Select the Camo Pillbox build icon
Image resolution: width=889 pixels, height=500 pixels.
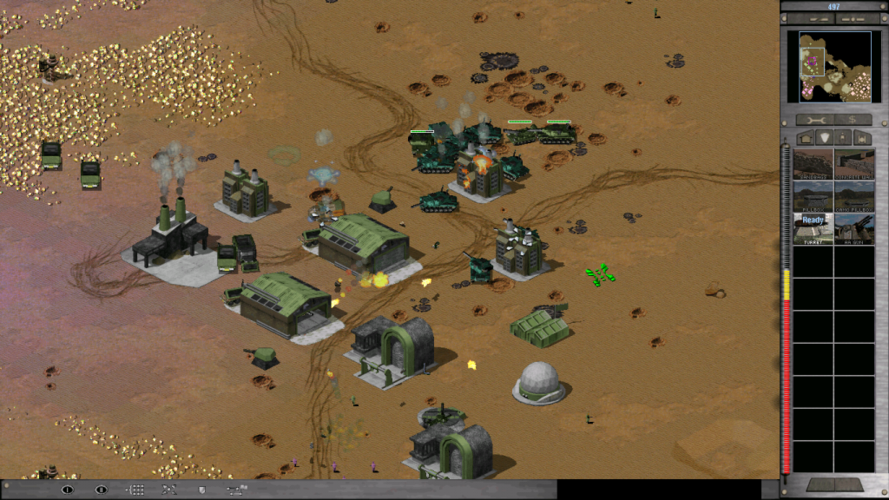pyautogui.click(x=854, y=197)
